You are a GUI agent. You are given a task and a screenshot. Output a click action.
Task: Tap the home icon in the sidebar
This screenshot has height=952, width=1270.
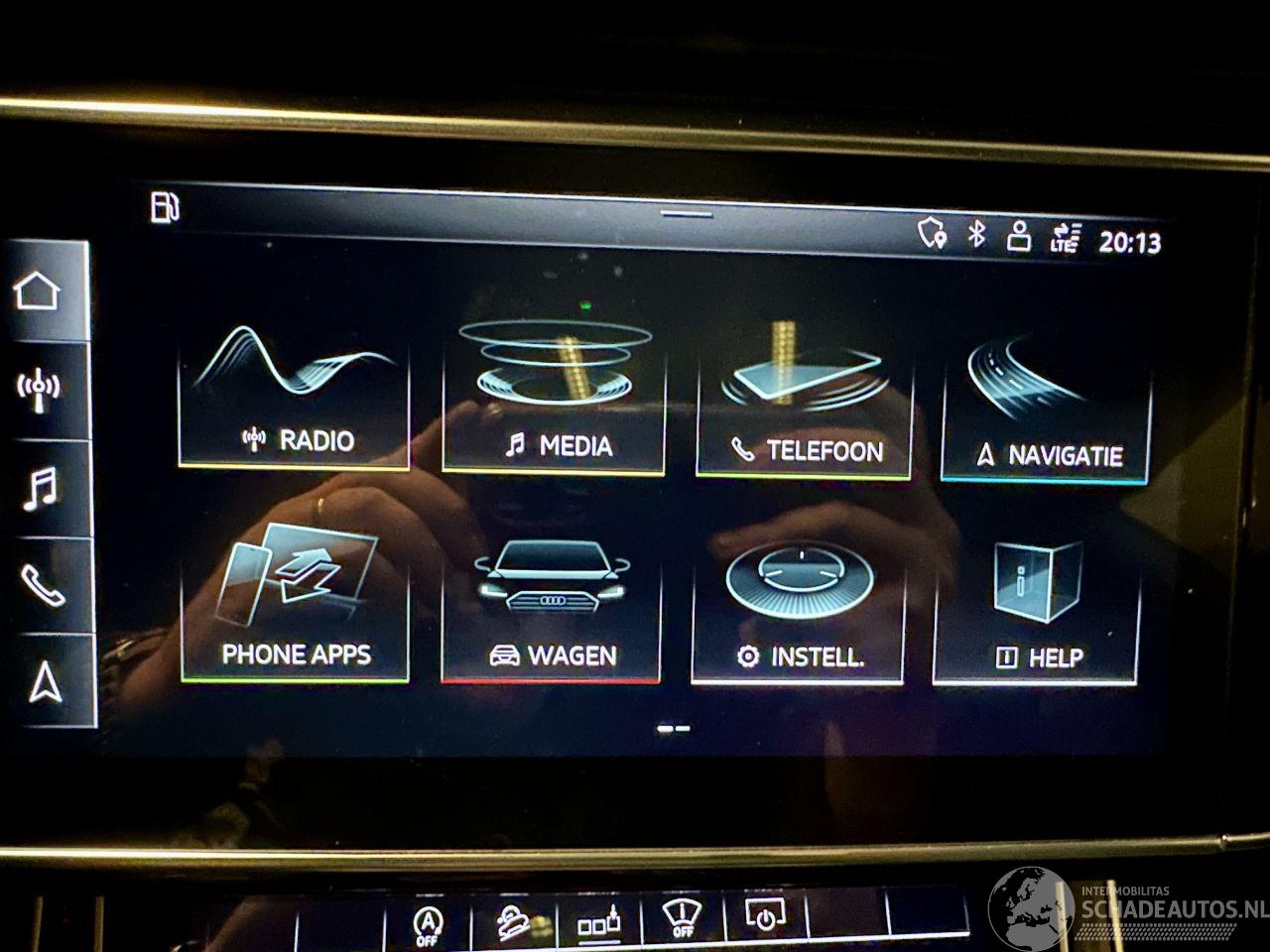pyautogui.click(x=38, y=291)
